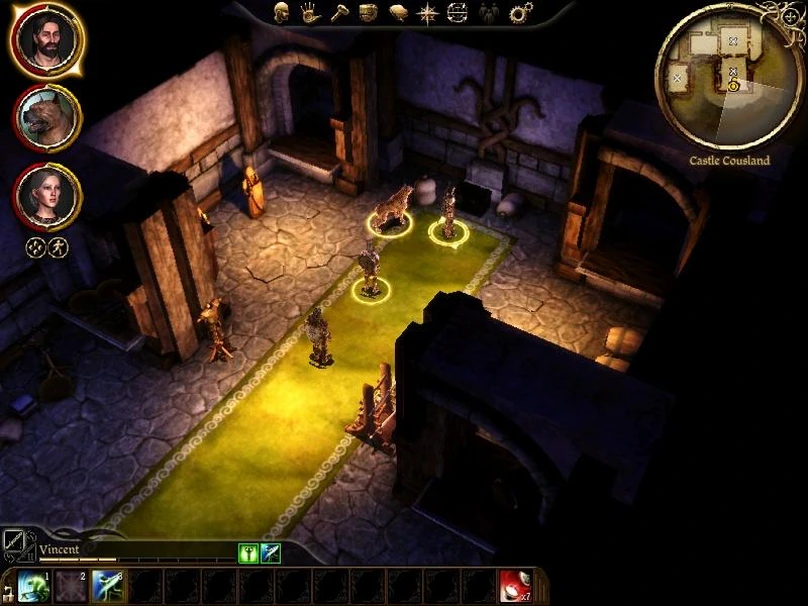The image size is (808, 606).
Task: Toggle the running-figure party hold button
Action: pos(58,248)
